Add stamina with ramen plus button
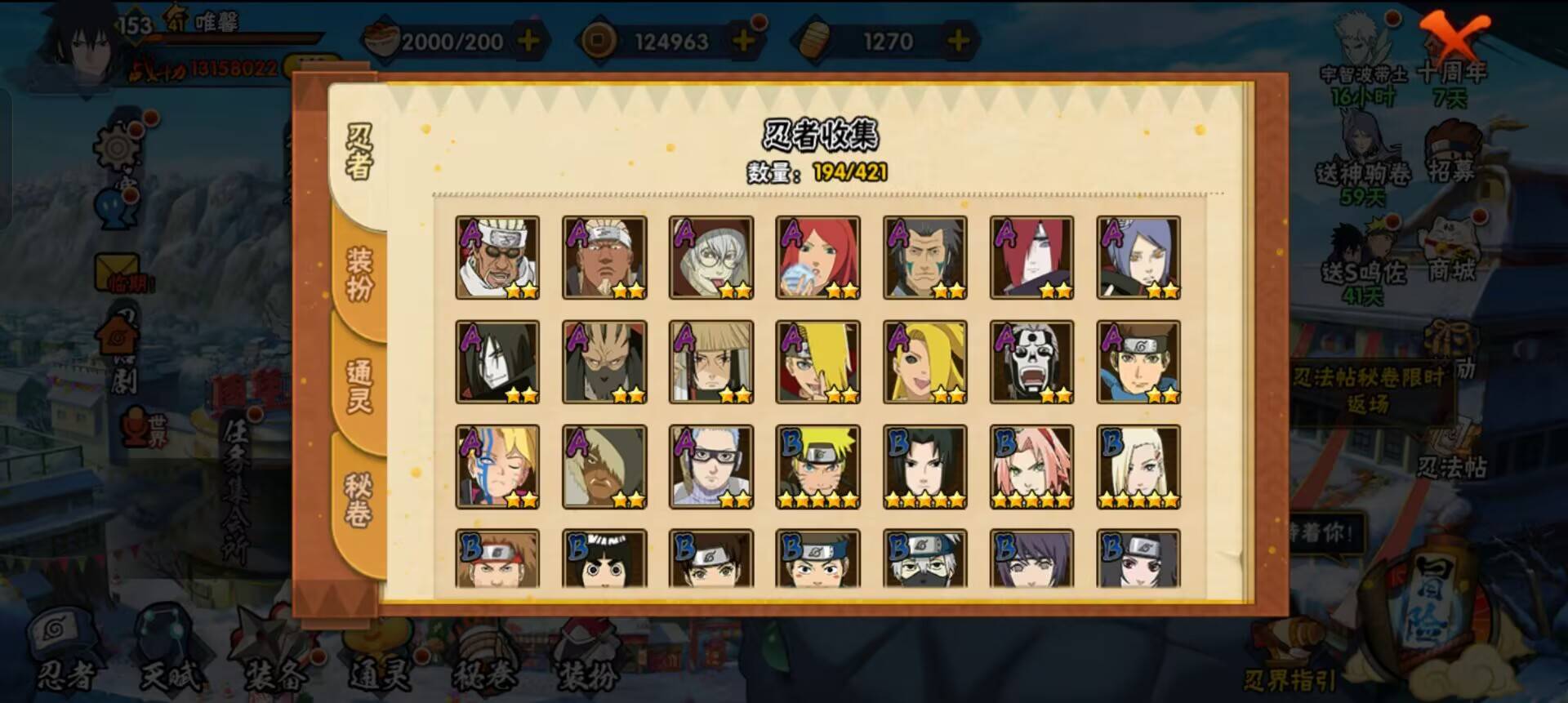1568x703 pixels. (x=529, y=41)
